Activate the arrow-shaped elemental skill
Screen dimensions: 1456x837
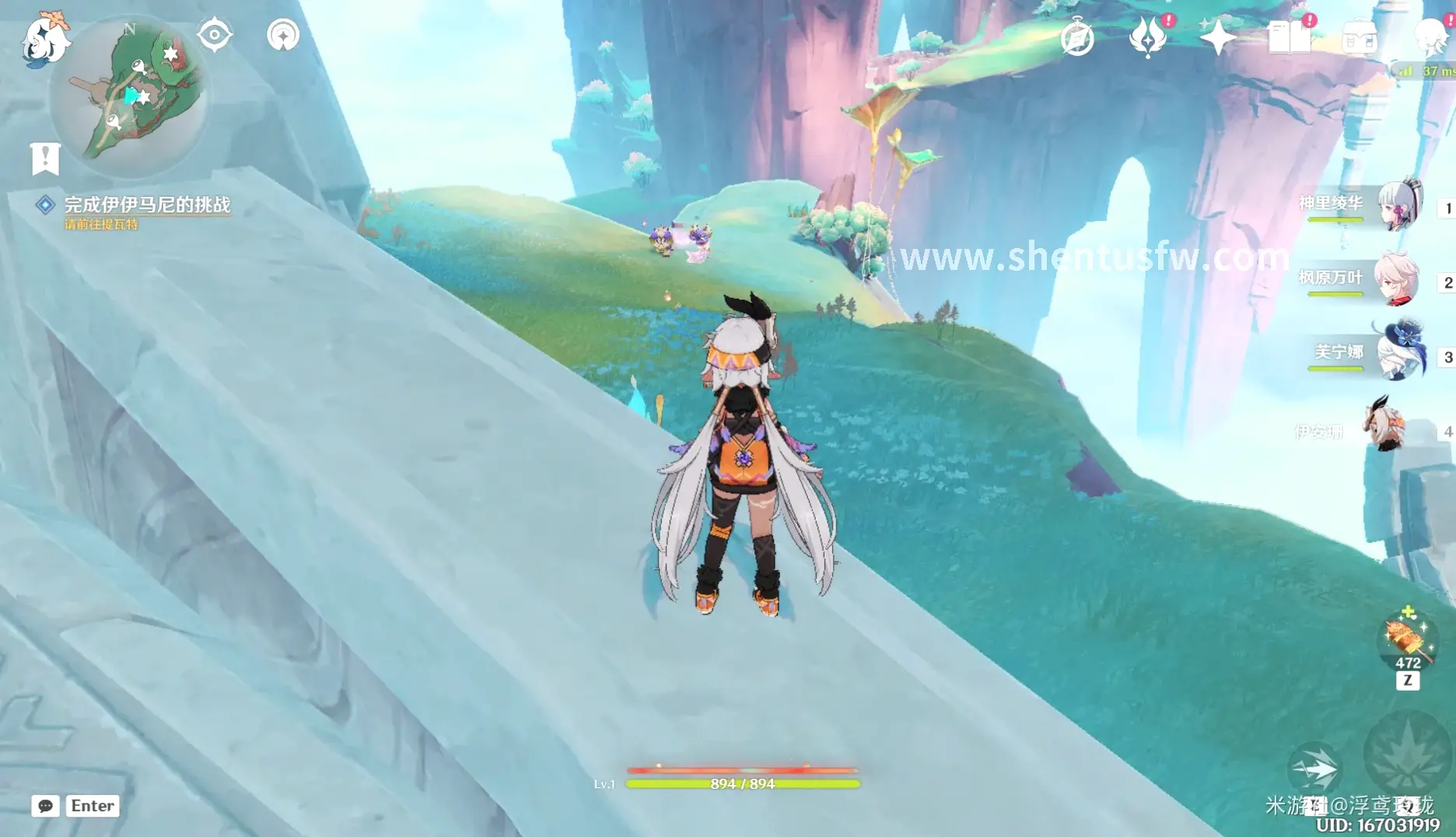tap(1314, 769)
